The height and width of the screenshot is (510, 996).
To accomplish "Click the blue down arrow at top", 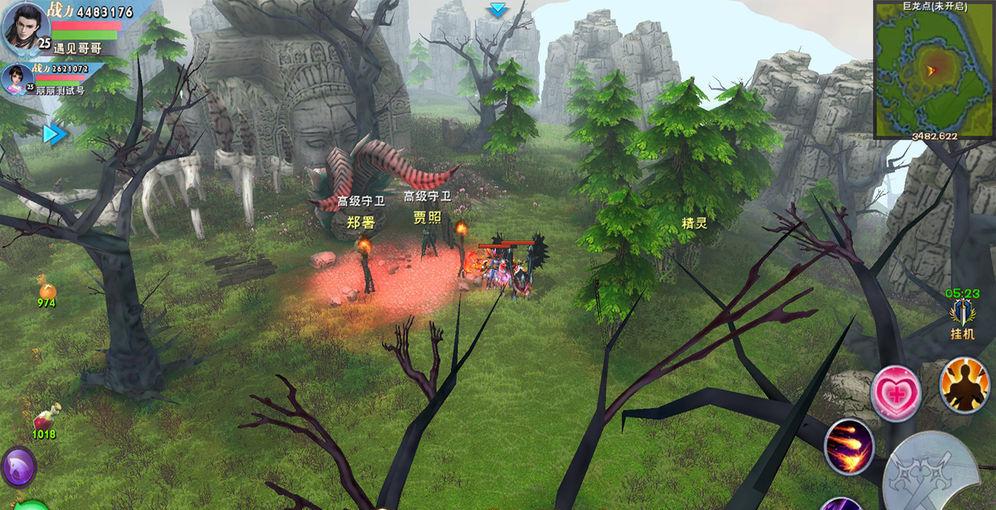I will [497, 10].
